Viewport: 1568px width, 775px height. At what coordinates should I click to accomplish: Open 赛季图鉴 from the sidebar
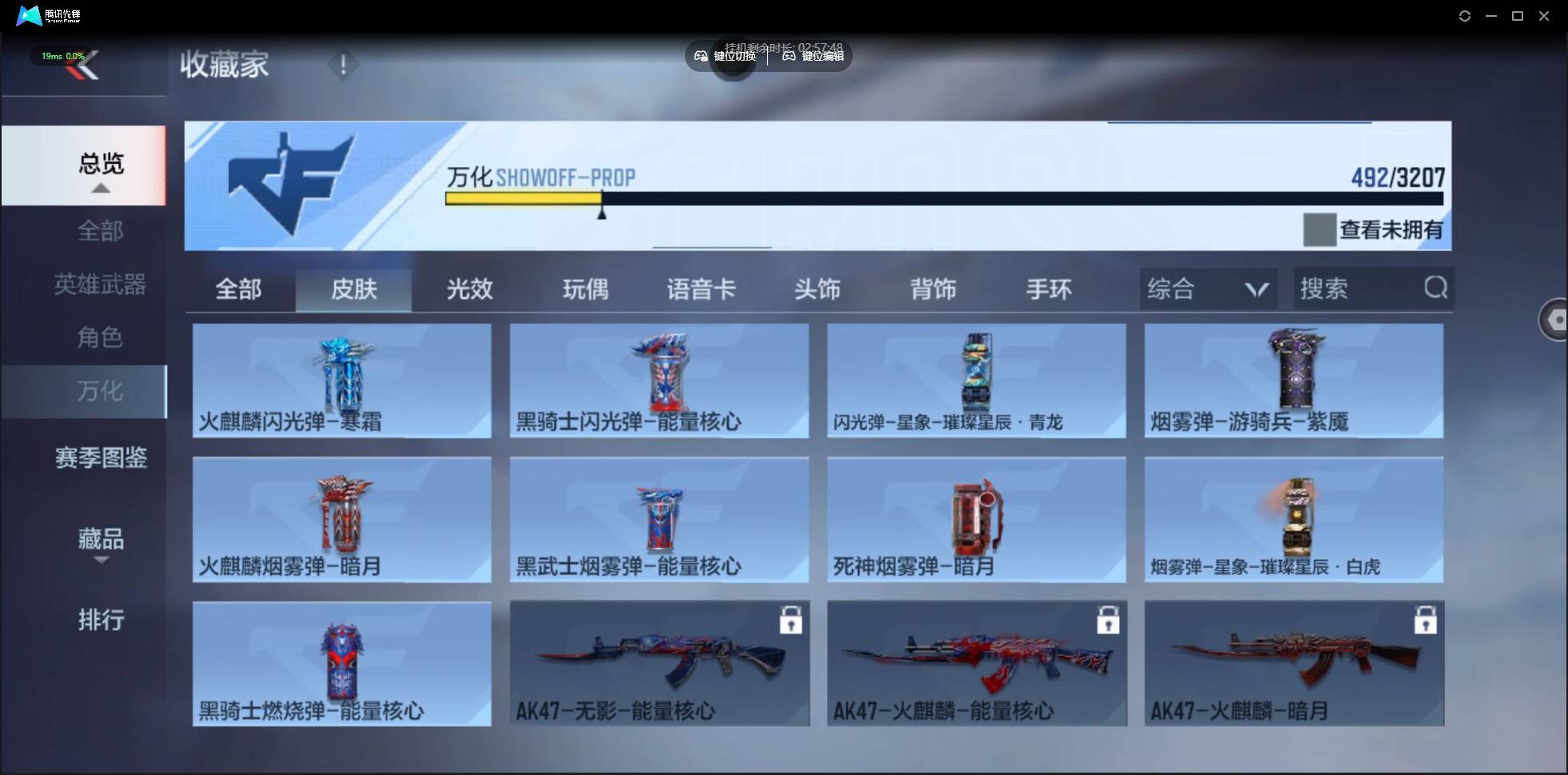[100, 457]
